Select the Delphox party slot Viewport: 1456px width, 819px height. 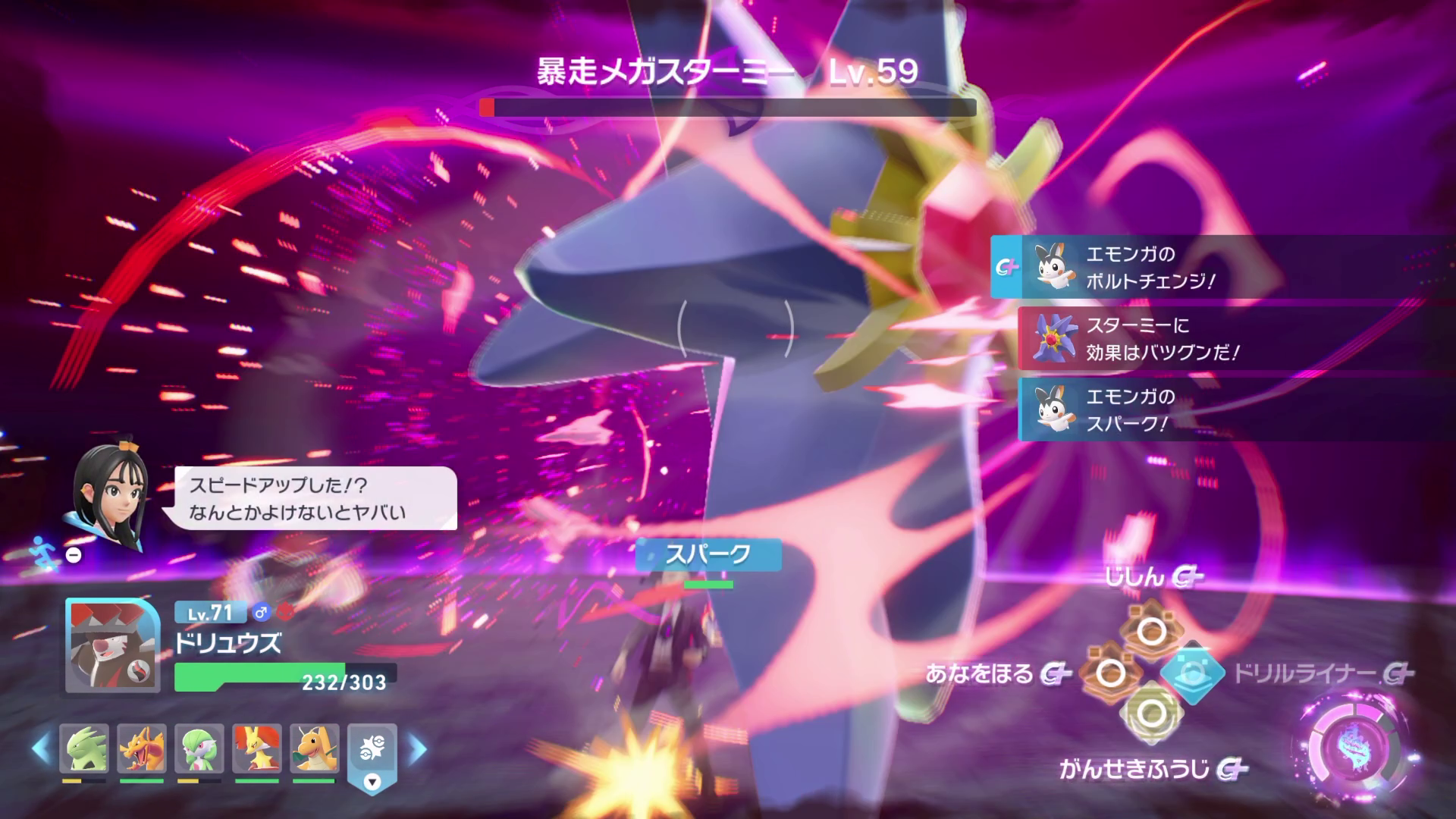pyautogui.click(x=257, y=748)
